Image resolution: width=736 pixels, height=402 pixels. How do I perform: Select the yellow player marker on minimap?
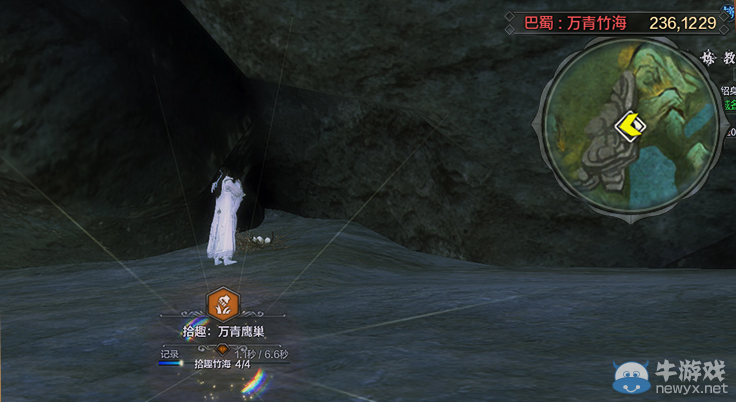[x=631, y=126]
